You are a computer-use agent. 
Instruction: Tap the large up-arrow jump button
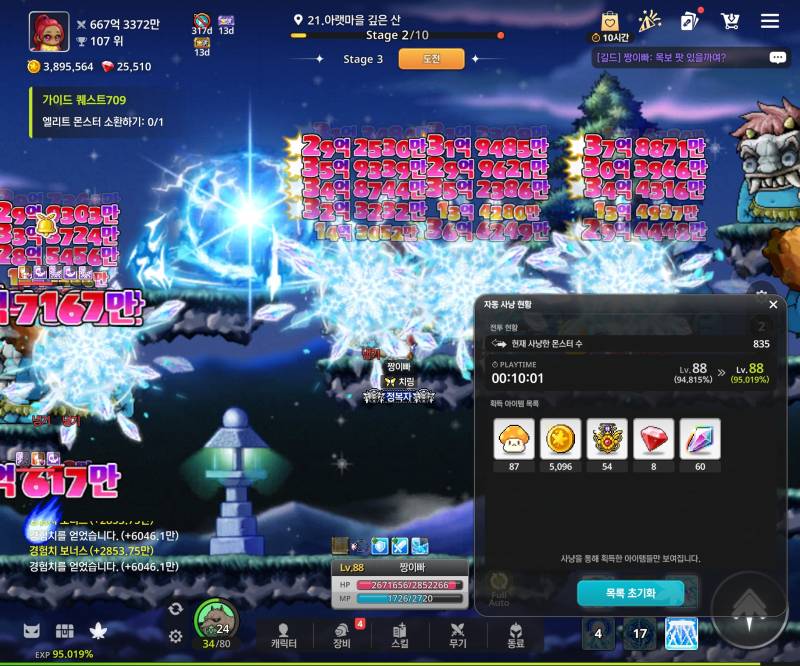749,608
